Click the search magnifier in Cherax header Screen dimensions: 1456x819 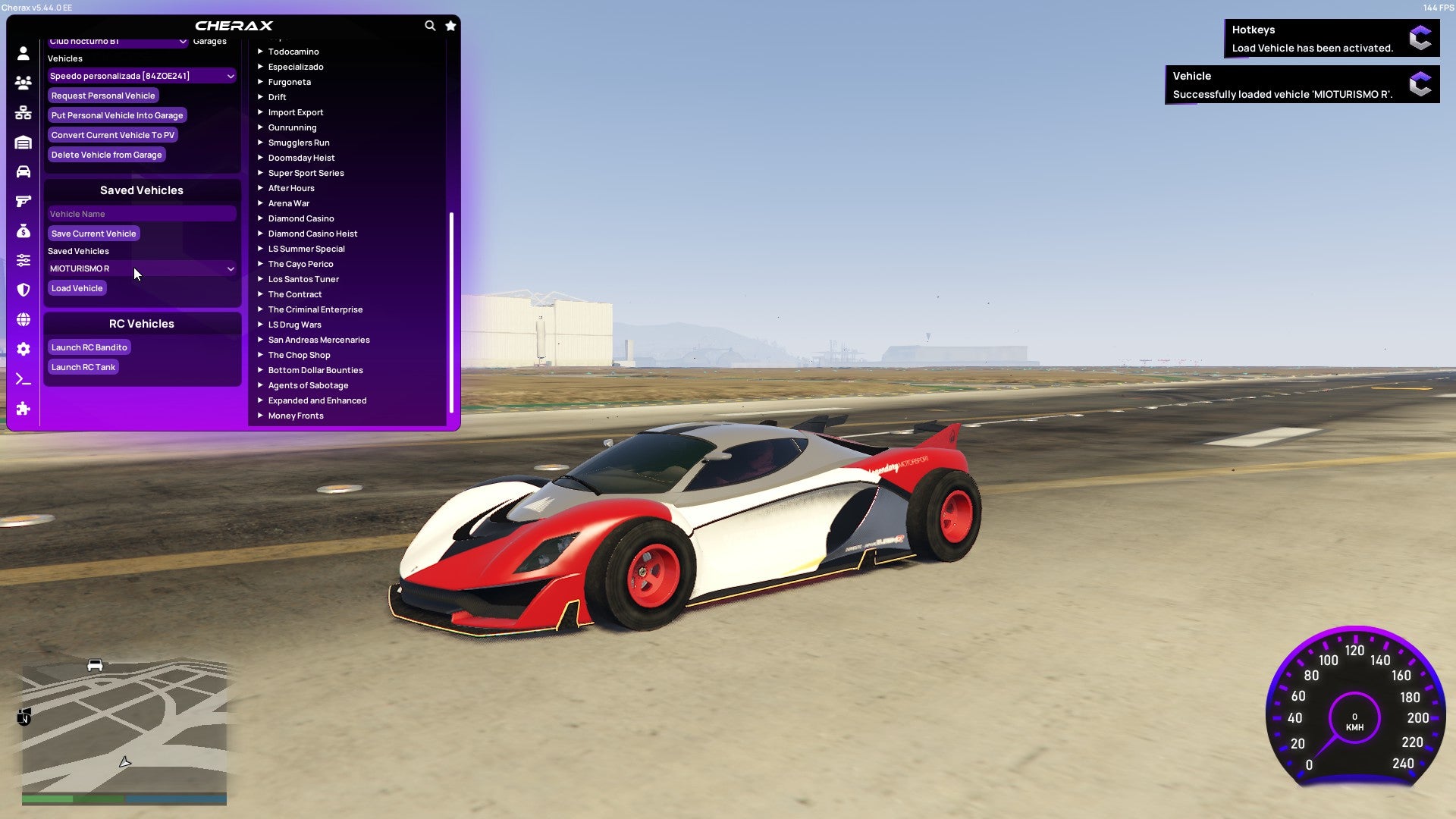tap(430, 25)
